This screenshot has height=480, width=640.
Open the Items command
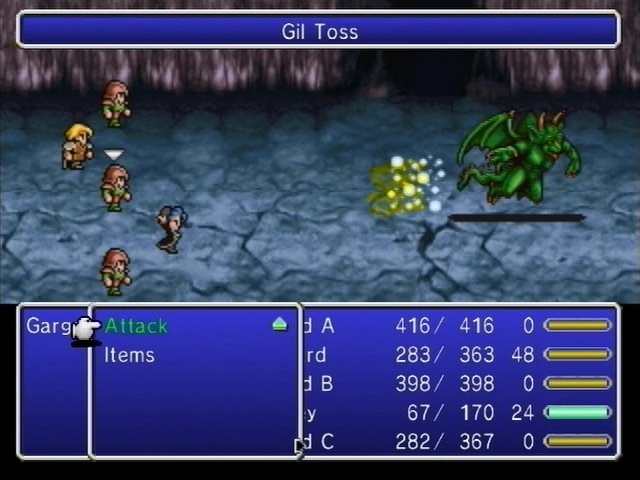pos(130,355)
